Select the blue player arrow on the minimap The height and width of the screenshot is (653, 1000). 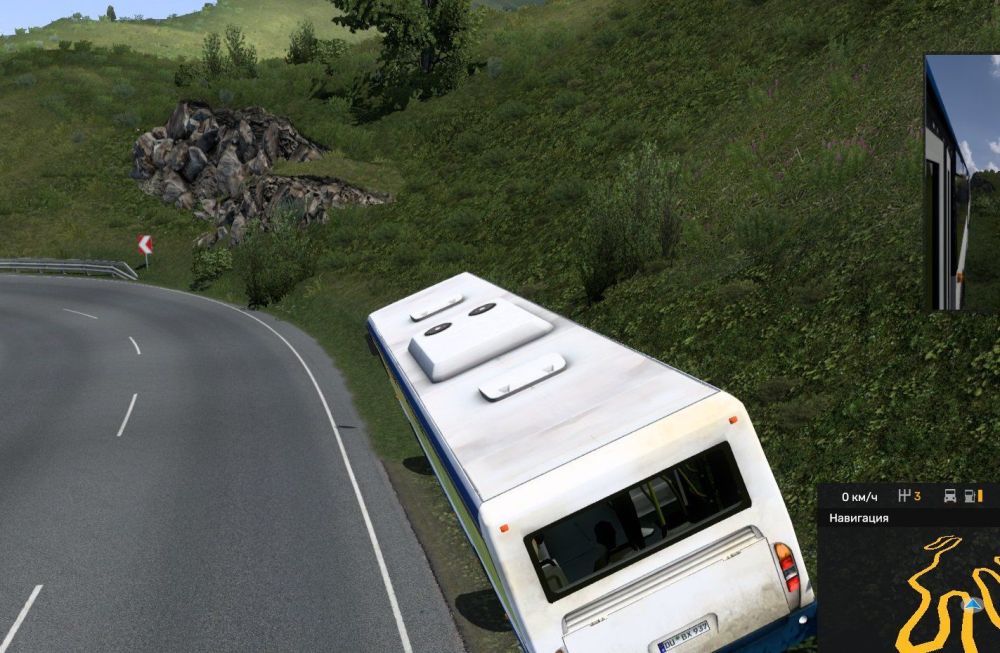click(x=970, y=604)
